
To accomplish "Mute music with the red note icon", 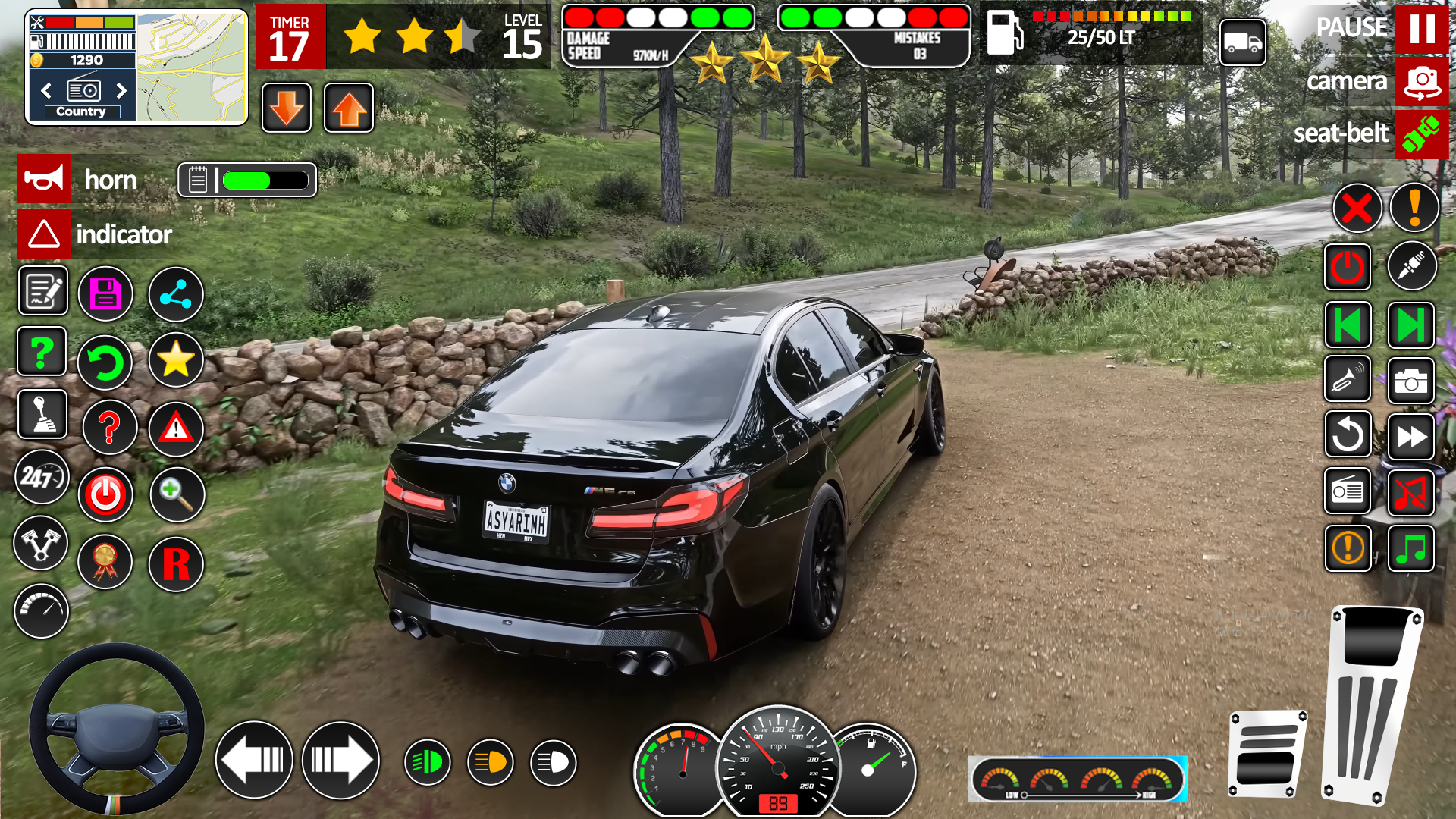I will click(x=1412, y=493).
